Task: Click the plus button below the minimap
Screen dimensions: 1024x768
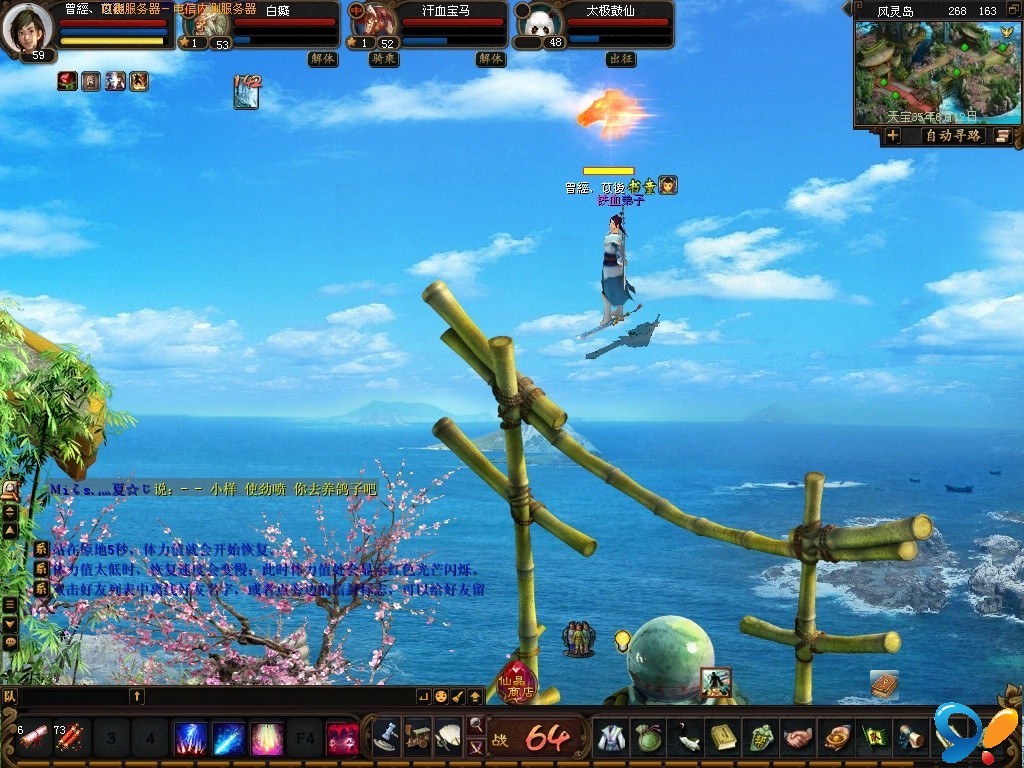Action: pyautogui.click(x=893, y=136)
